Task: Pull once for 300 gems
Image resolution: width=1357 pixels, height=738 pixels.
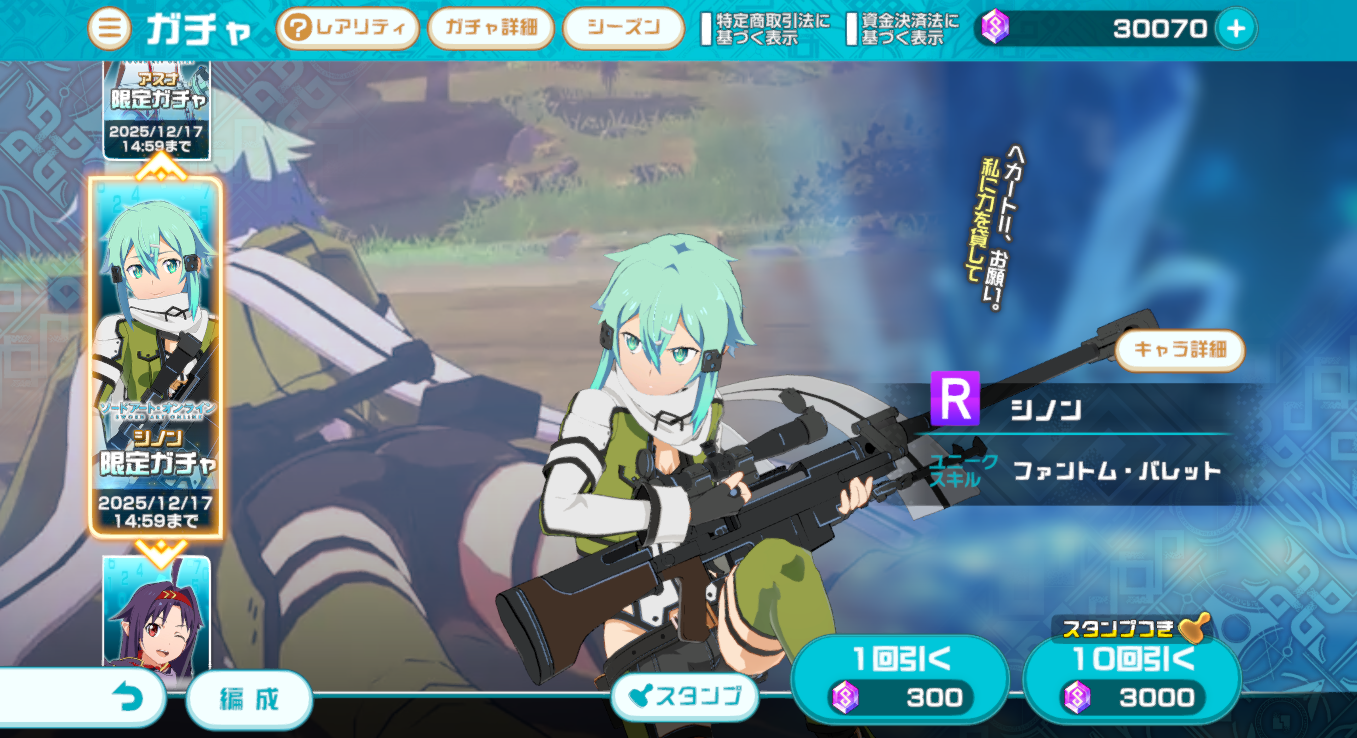Action: (899, 678)
